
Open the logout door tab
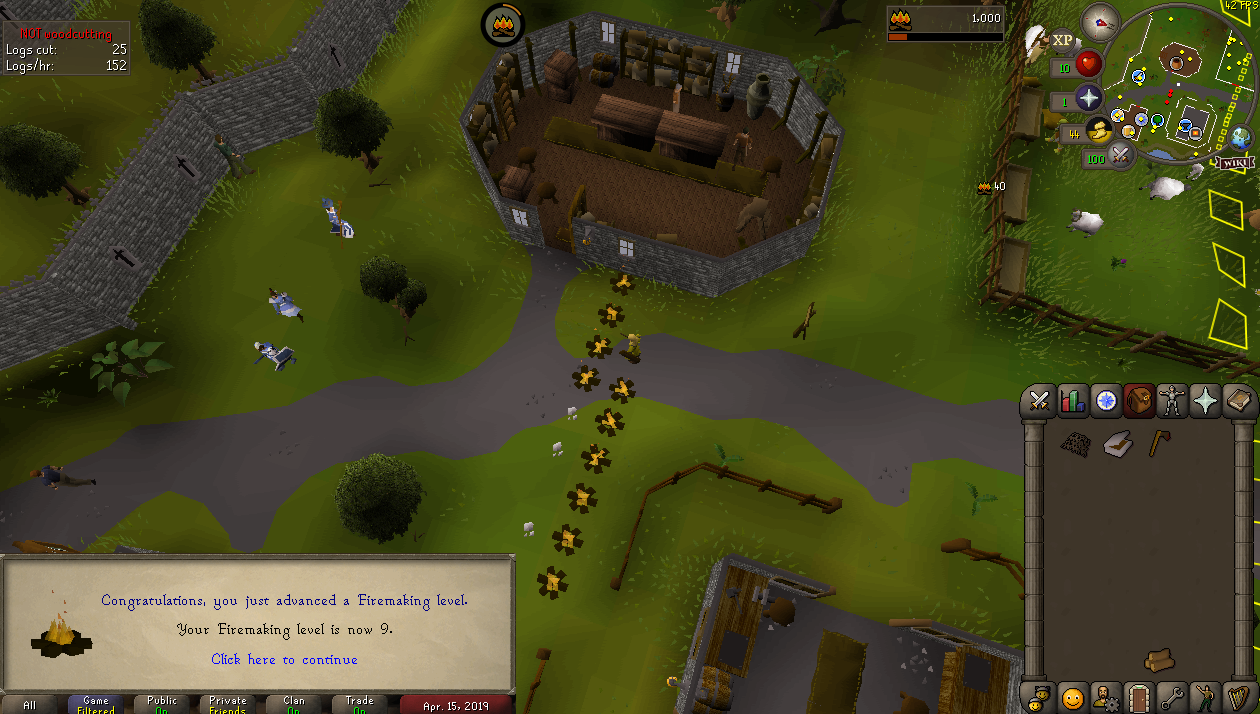point(1138,697)
